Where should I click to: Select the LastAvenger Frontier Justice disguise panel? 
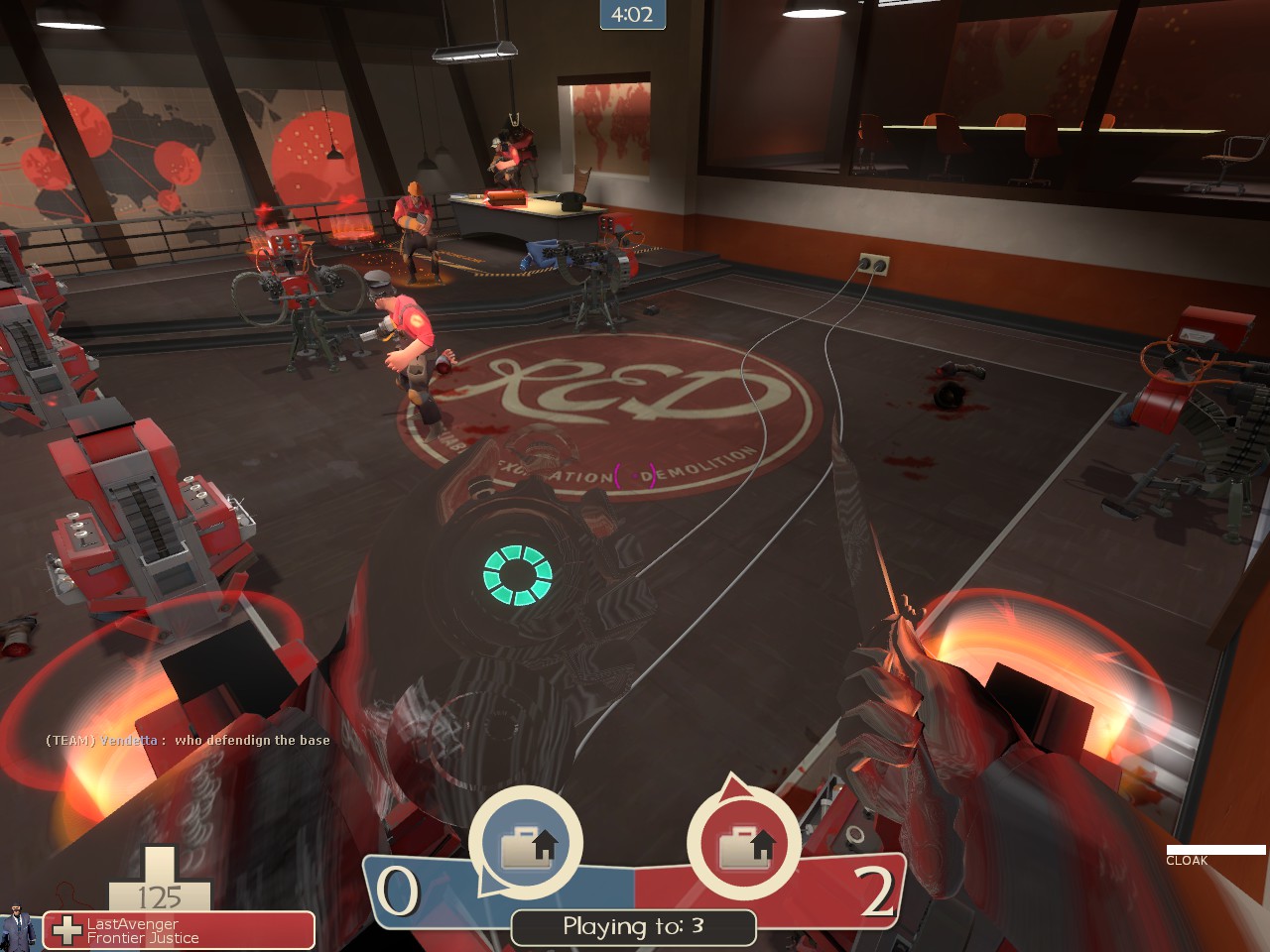coord(181,930)
